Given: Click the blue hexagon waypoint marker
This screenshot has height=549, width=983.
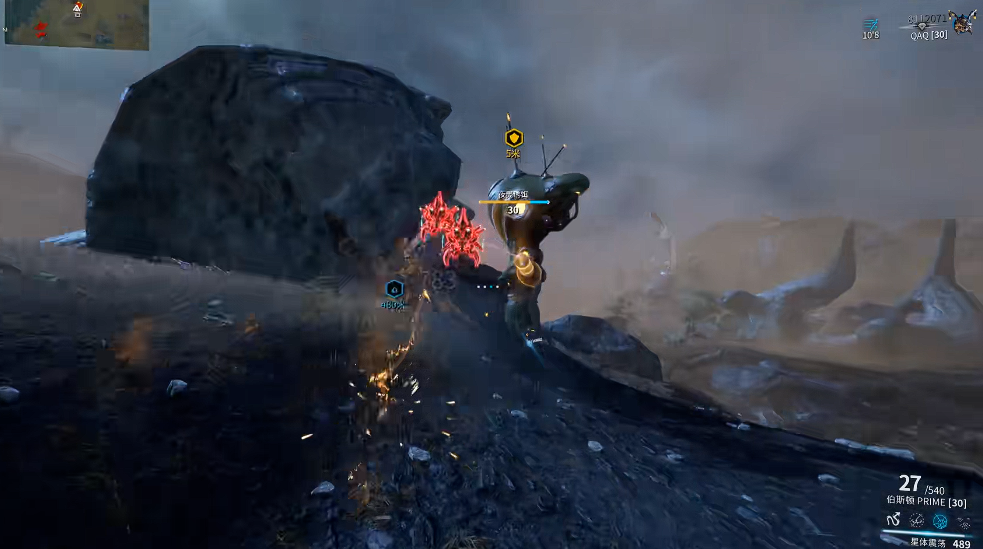Looking at the screenshot, I should [x=394, y=289].
